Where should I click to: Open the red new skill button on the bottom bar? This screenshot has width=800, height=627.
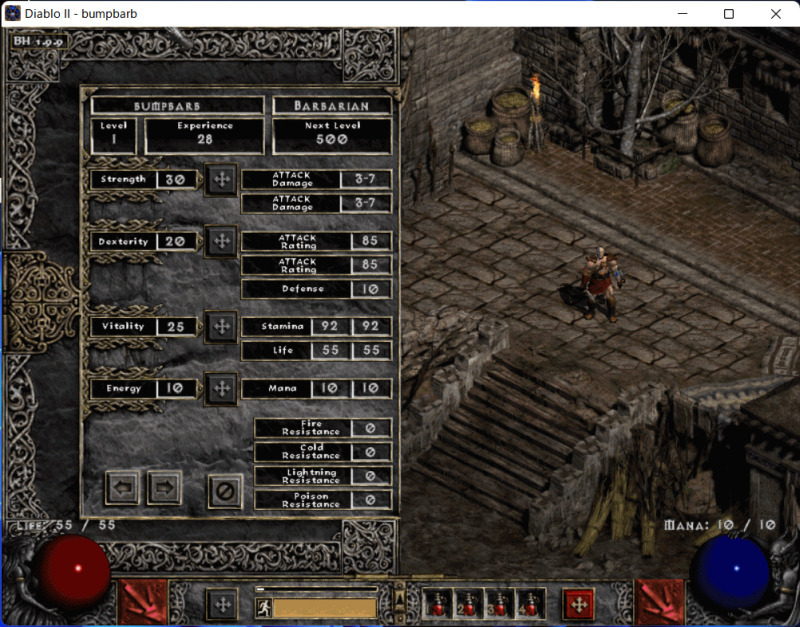578,604
